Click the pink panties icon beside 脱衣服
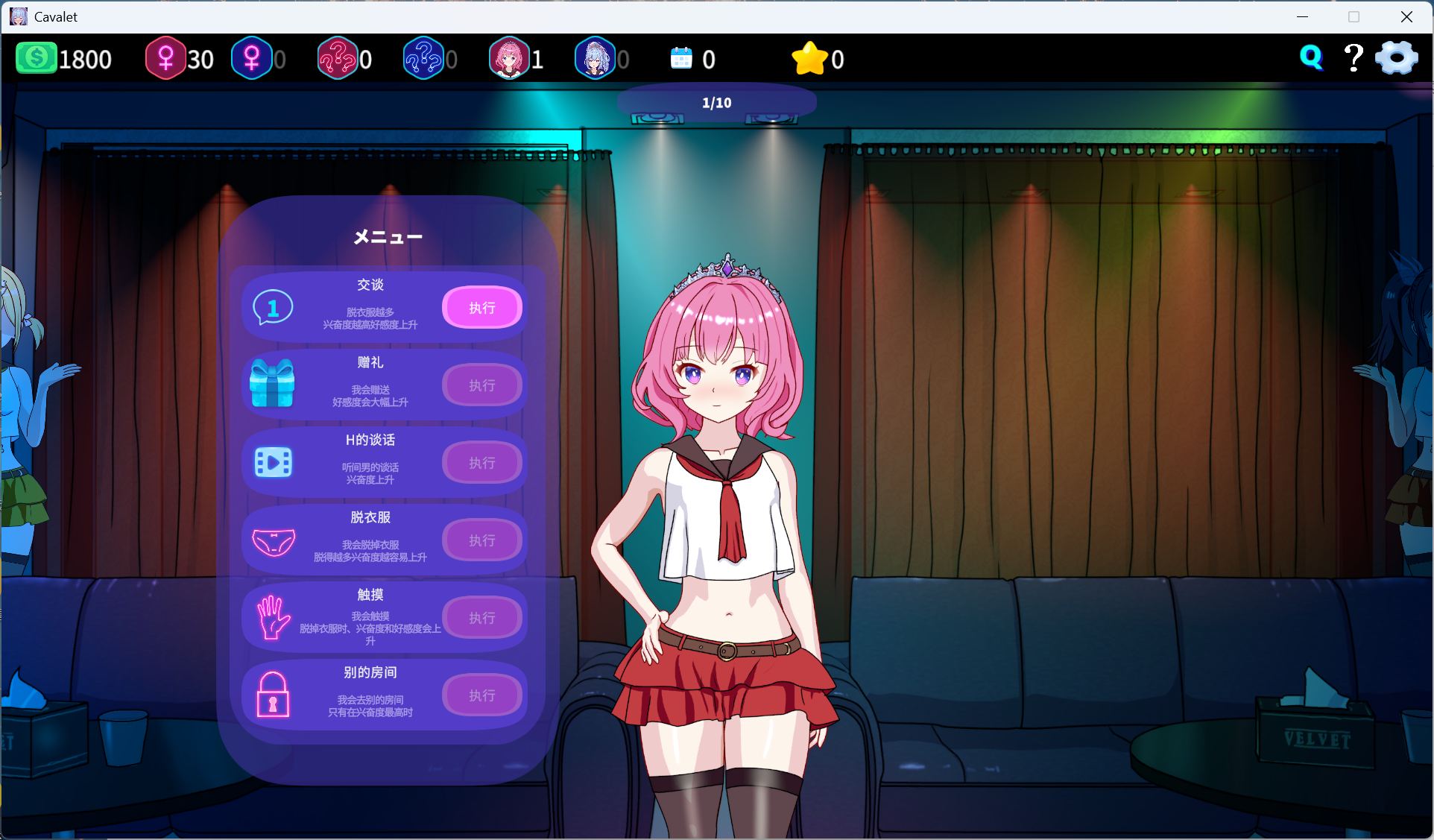Viewport: 1434px width, 840px height. (x=271, y=540)
